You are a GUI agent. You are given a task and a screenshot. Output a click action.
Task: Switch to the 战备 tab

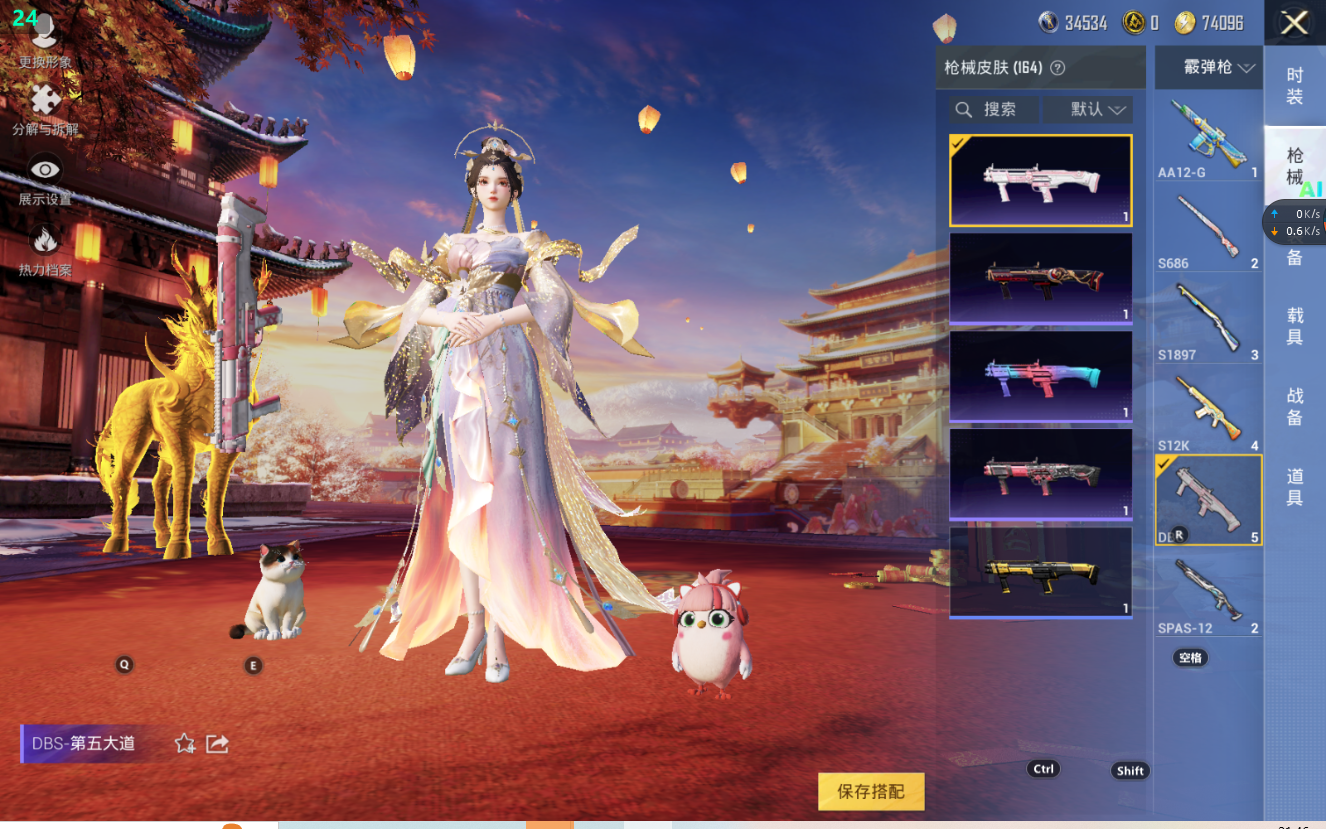coord(1294,406)
